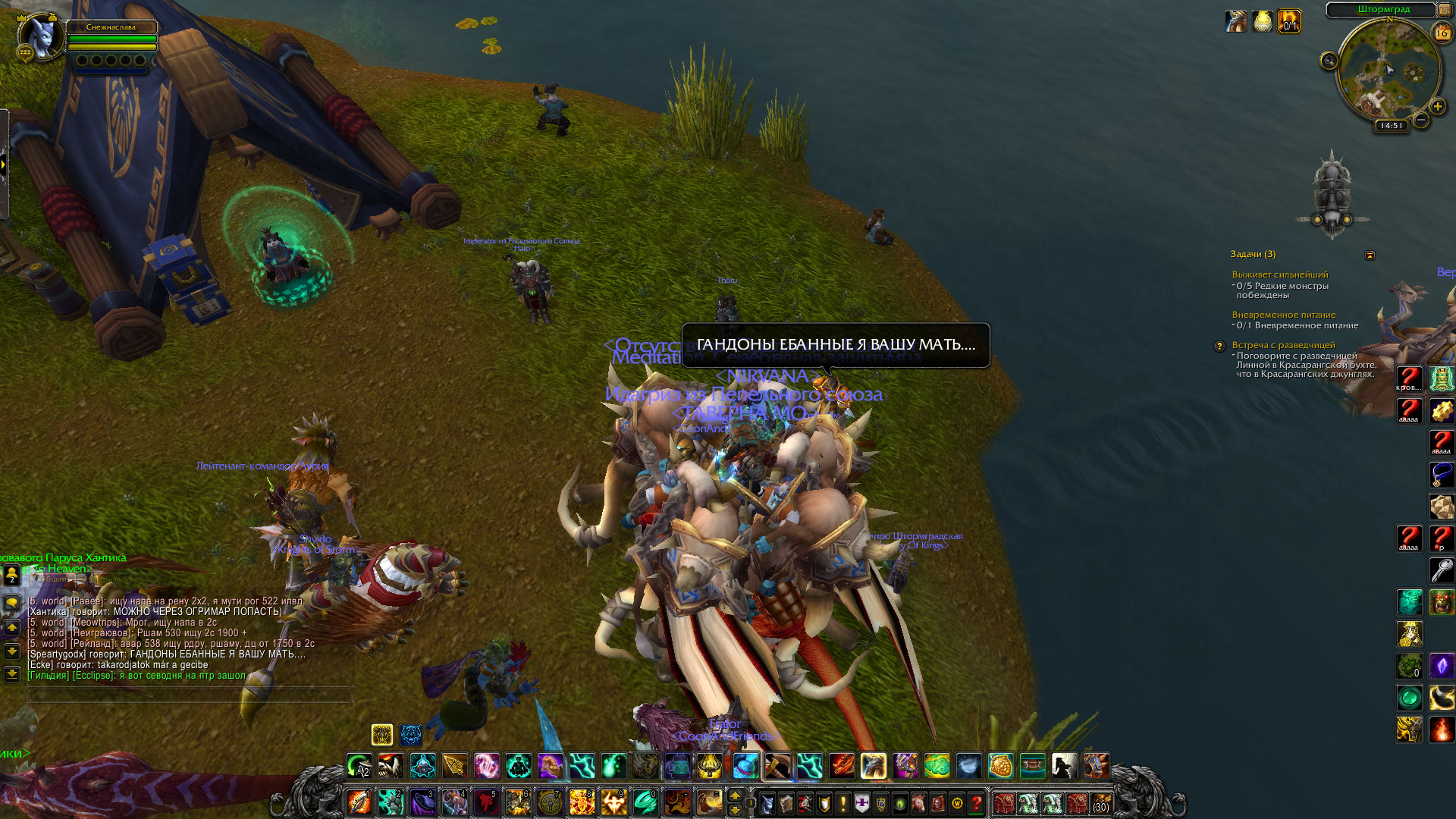Select quest Встреча с разведчицей in tracker
This screenshot has width=1456, height=819.
point(1283,345)
